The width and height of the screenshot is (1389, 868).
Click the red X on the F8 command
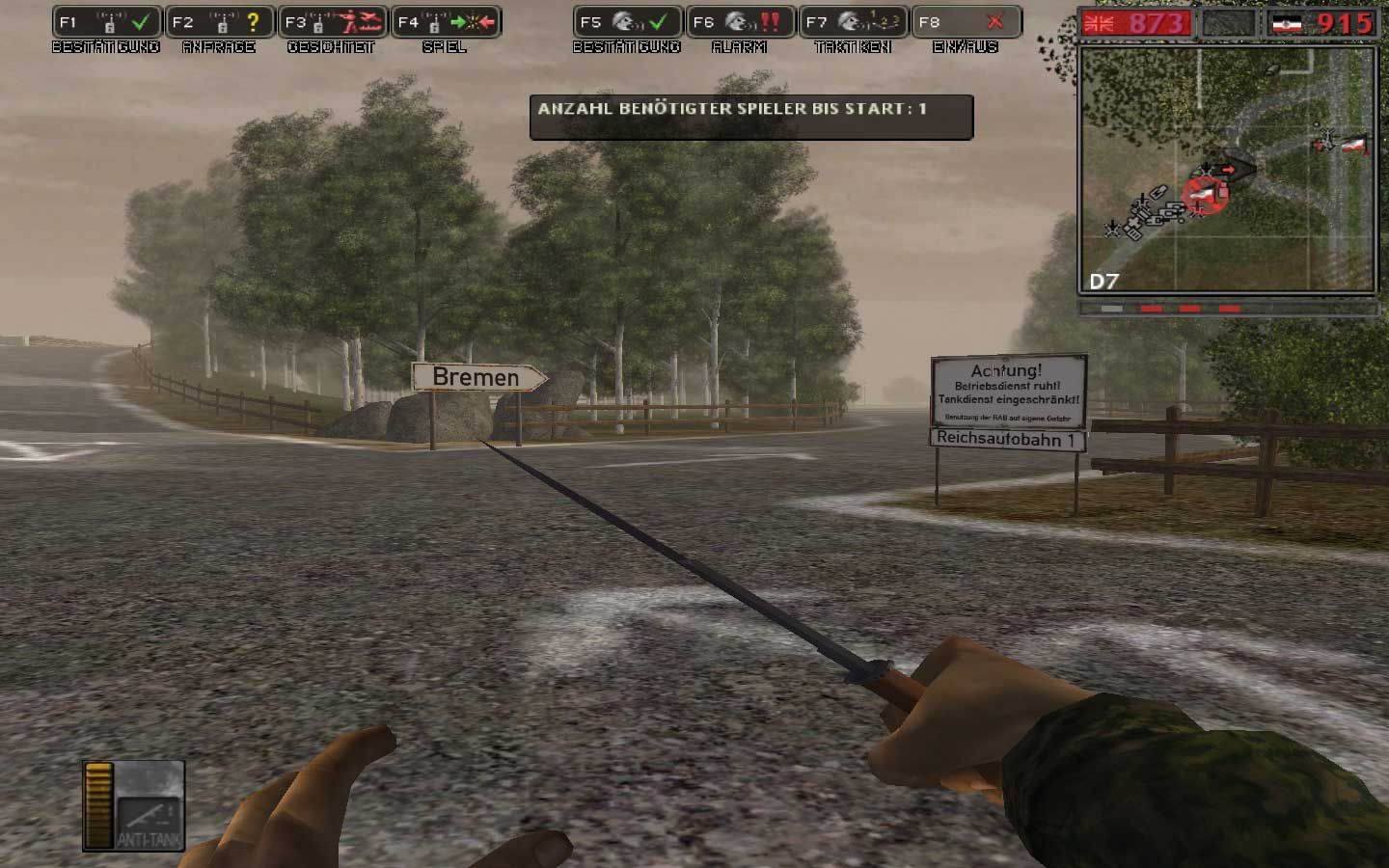click(996, 20)
